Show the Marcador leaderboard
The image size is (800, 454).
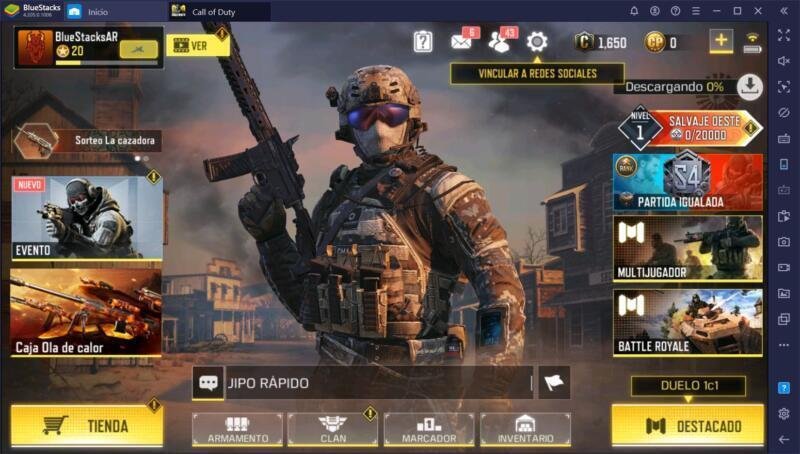point(429,429)
